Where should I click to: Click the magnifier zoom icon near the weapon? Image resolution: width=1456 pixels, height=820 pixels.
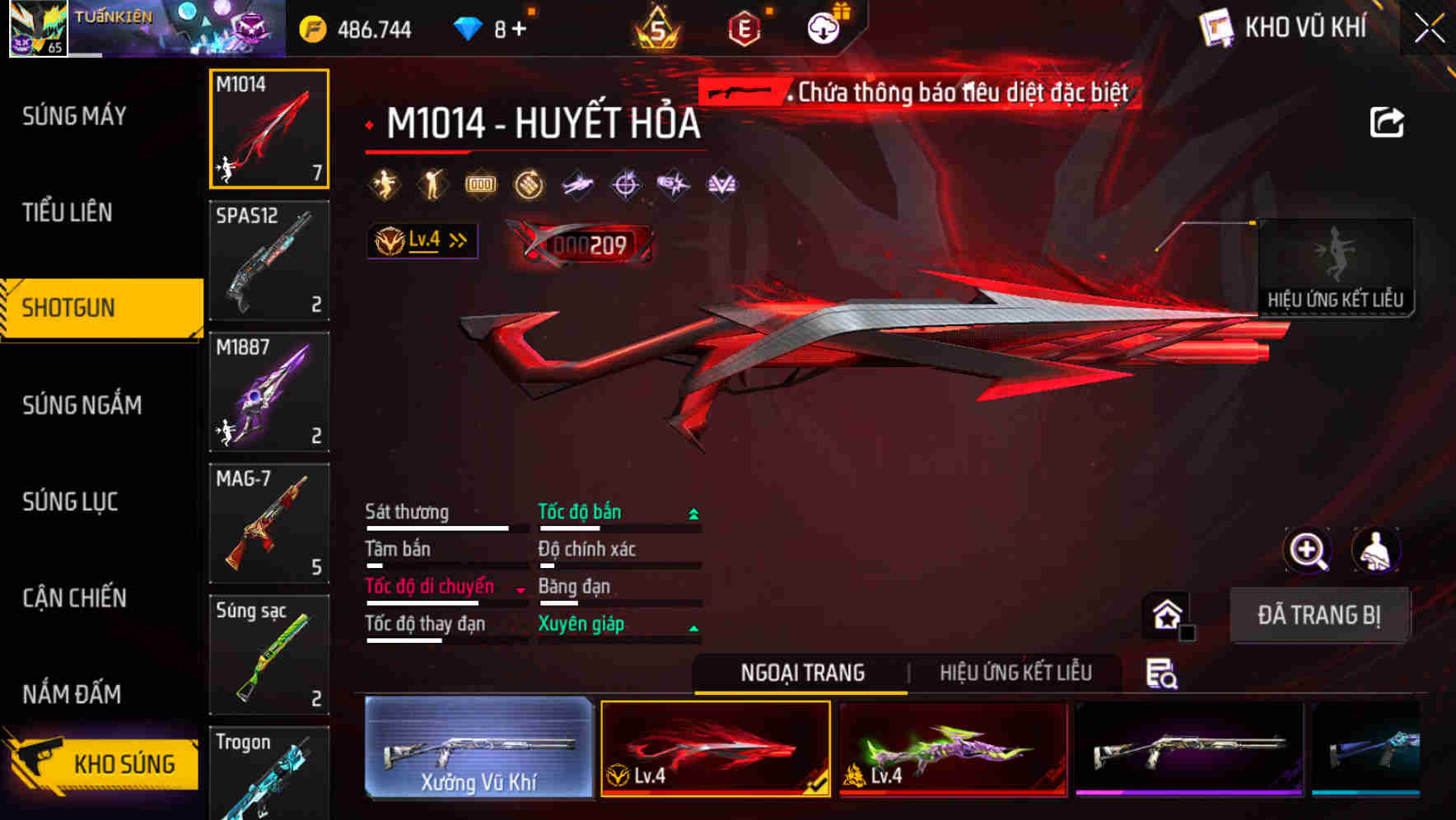pos(1308,551)
